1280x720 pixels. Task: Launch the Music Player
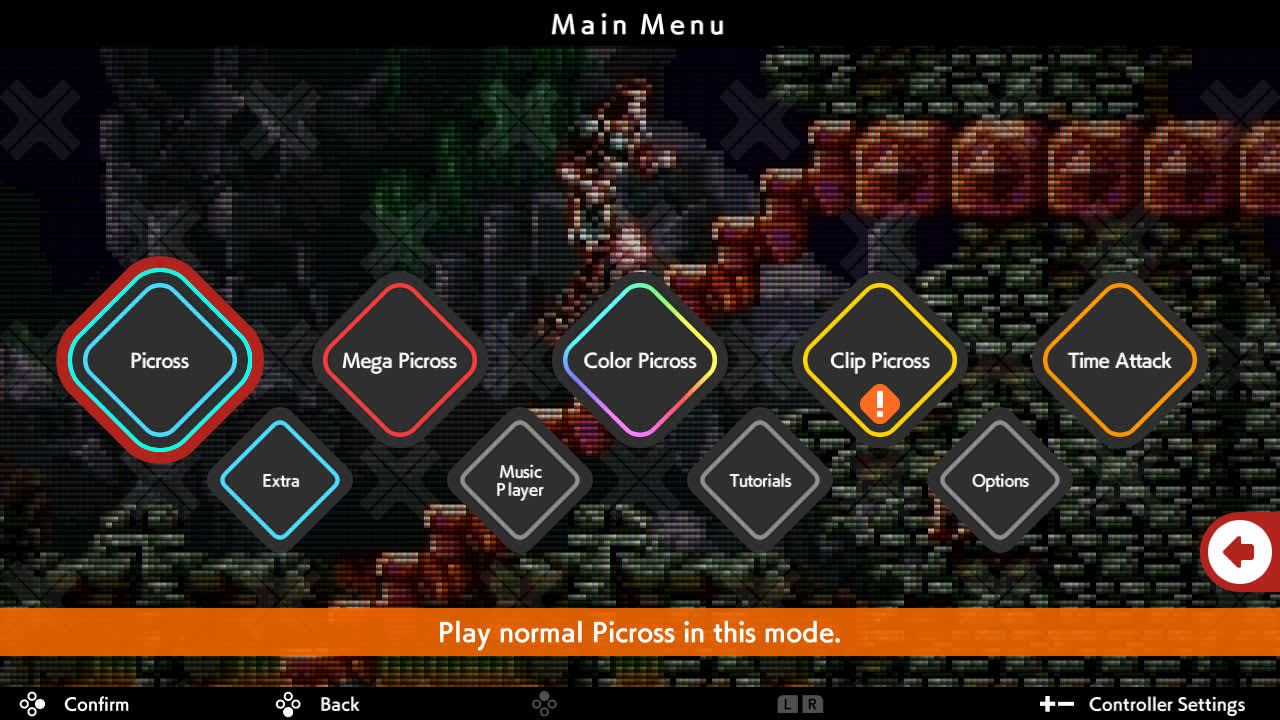click(520, 481)
